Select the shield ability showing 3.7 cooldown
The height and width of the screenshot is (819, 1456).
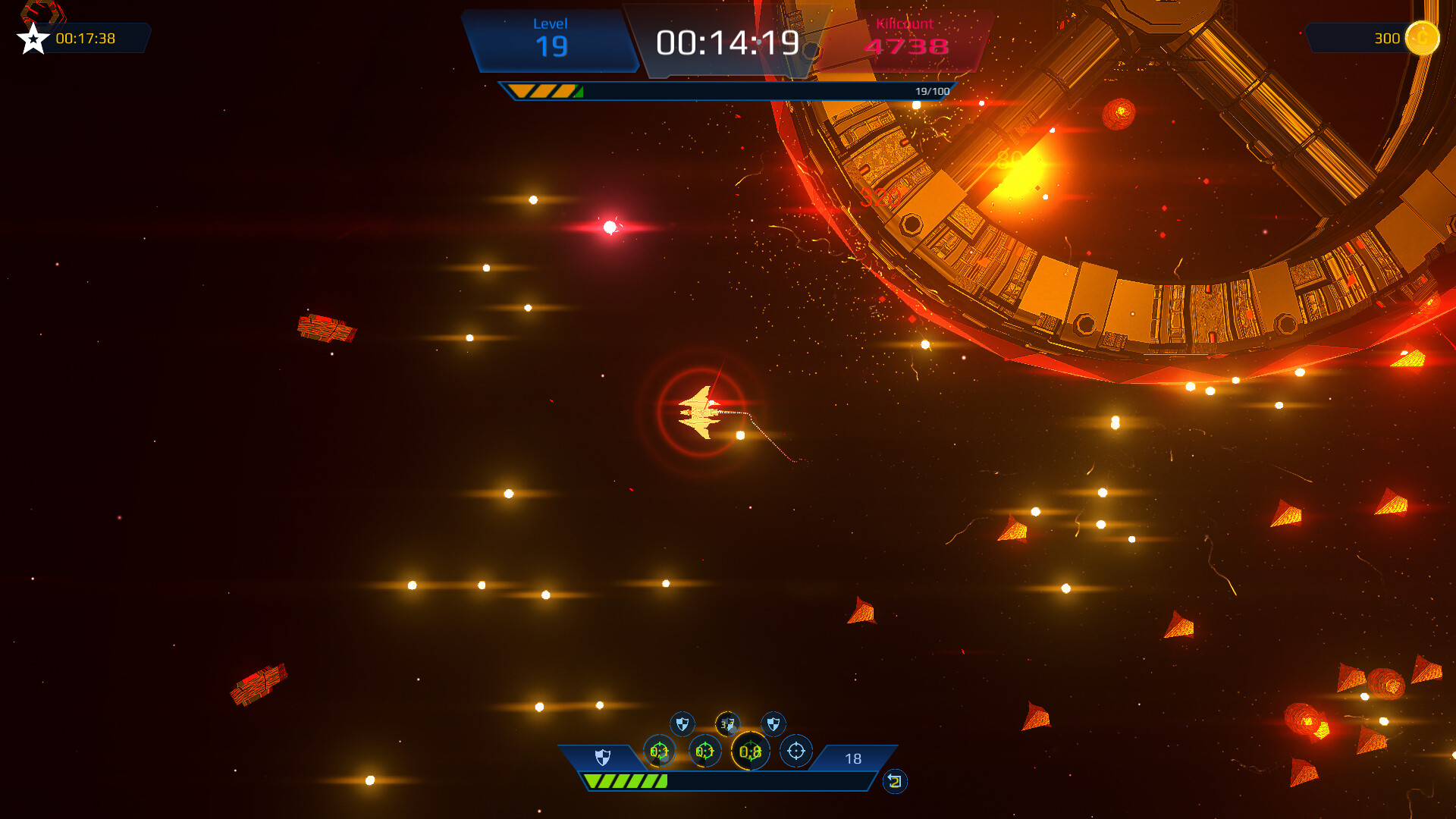[x=727, y=723]
